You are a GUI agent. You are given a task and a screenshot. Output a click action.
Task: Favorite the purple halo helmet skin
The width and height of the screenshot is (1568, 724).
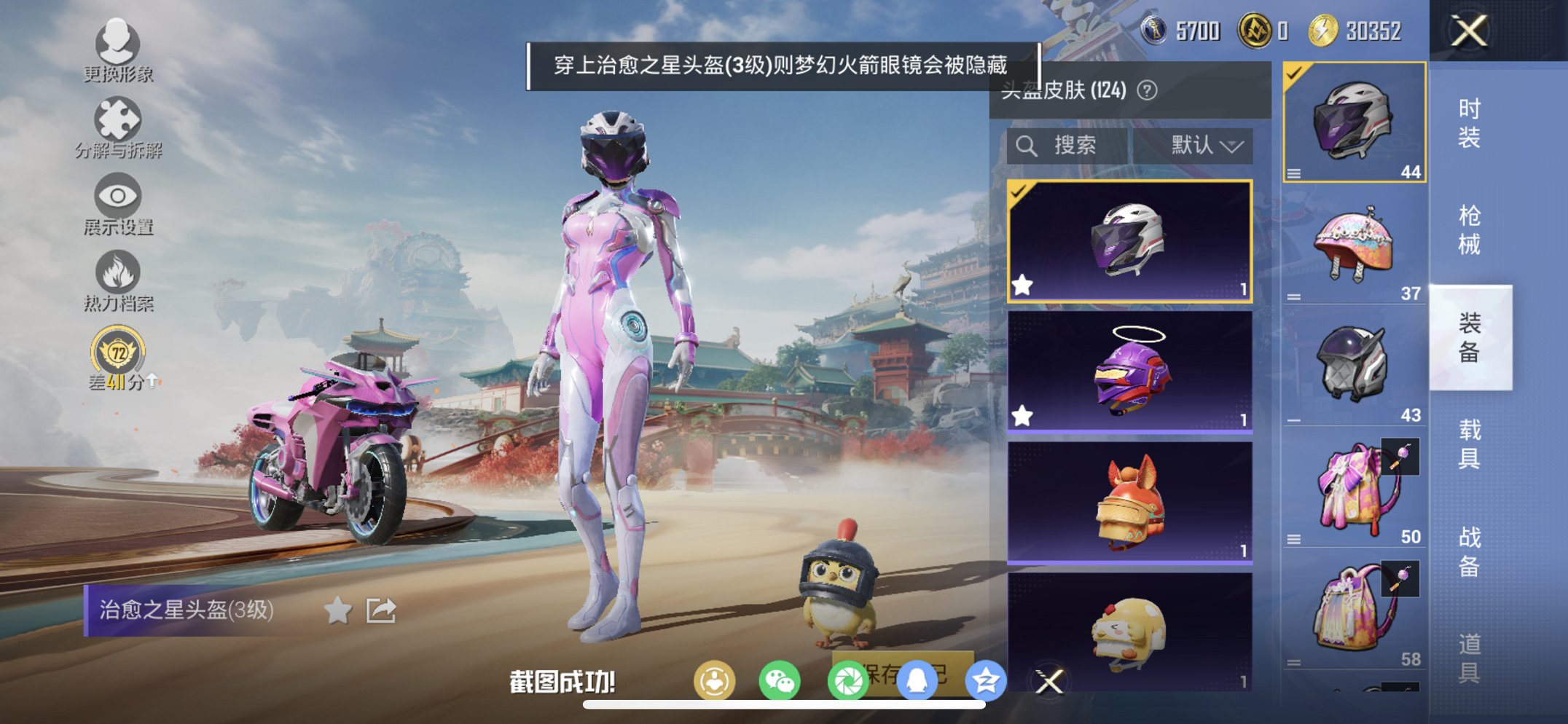(x=1024, y=414)
